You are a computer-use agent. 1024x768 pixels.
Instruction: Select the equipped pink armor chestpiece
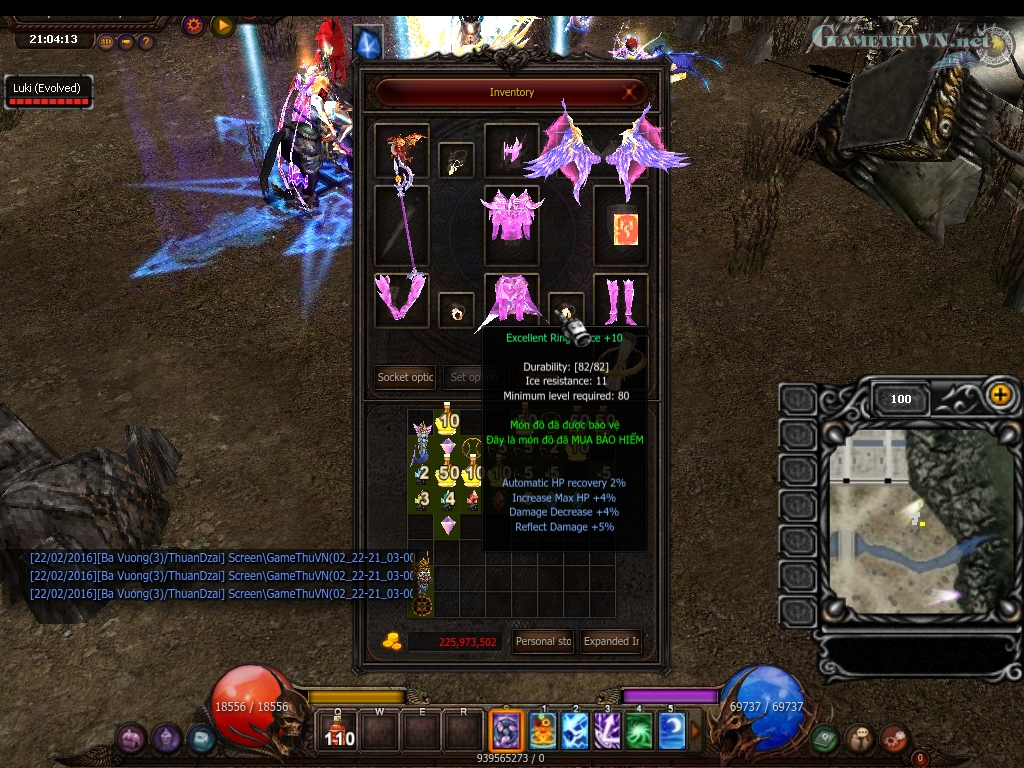[511, 214]
